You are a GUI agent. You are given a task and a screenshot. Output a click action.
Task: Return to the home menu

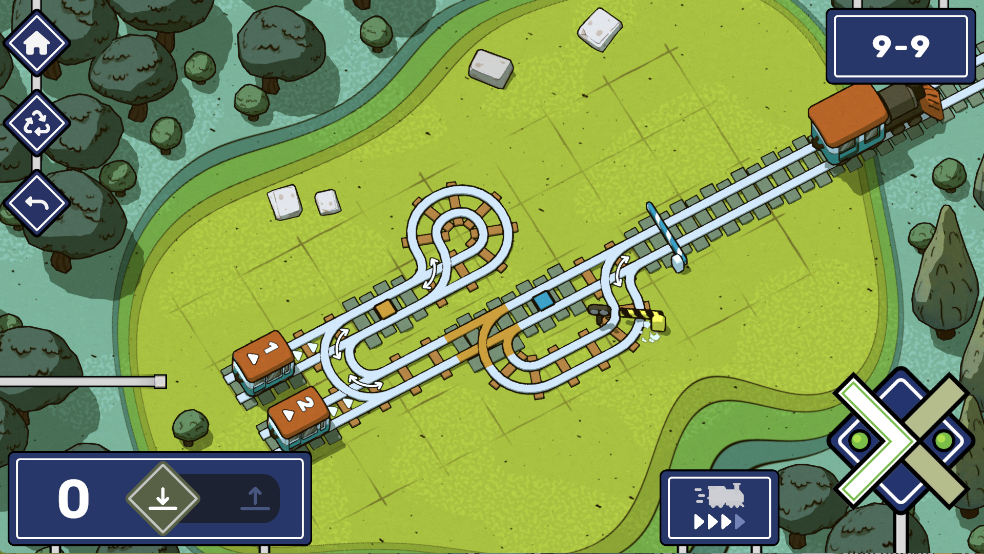pos(36,43)
